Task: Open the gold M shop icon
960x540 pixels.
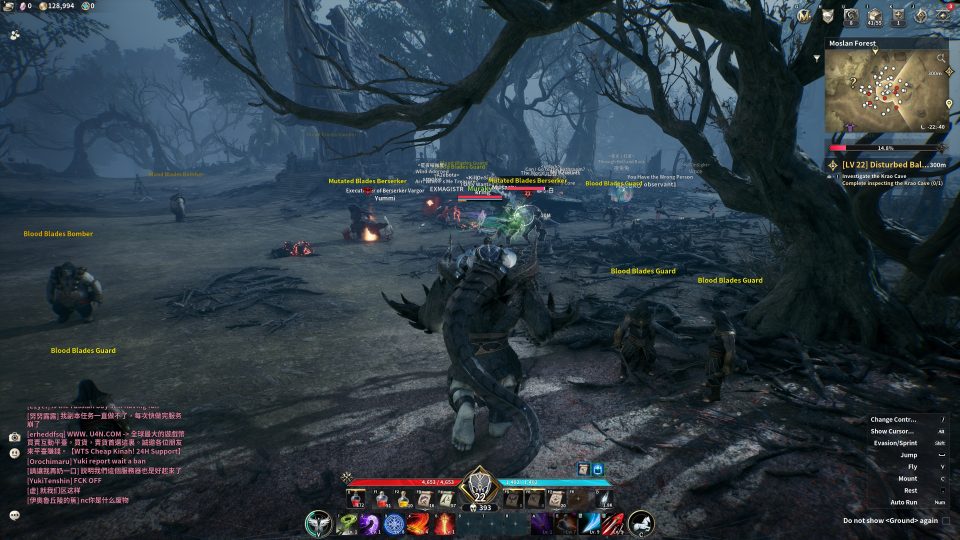Action: coord(804,16)
